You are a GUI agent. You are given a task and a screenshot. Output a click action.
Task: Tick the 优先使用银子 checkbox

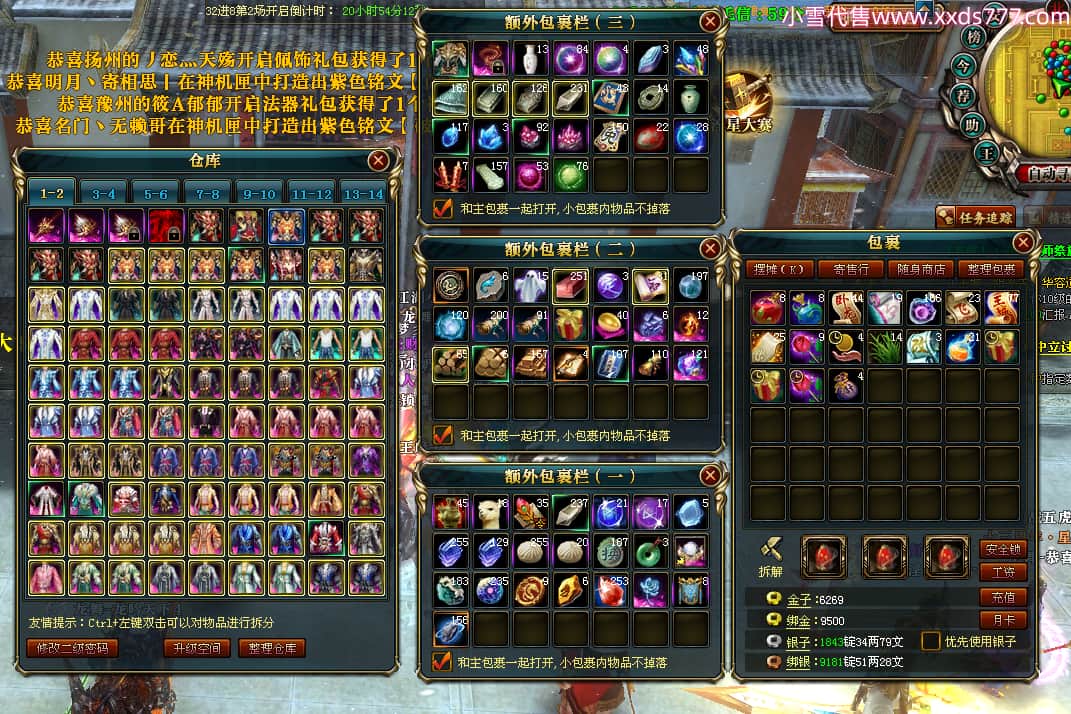931,641
